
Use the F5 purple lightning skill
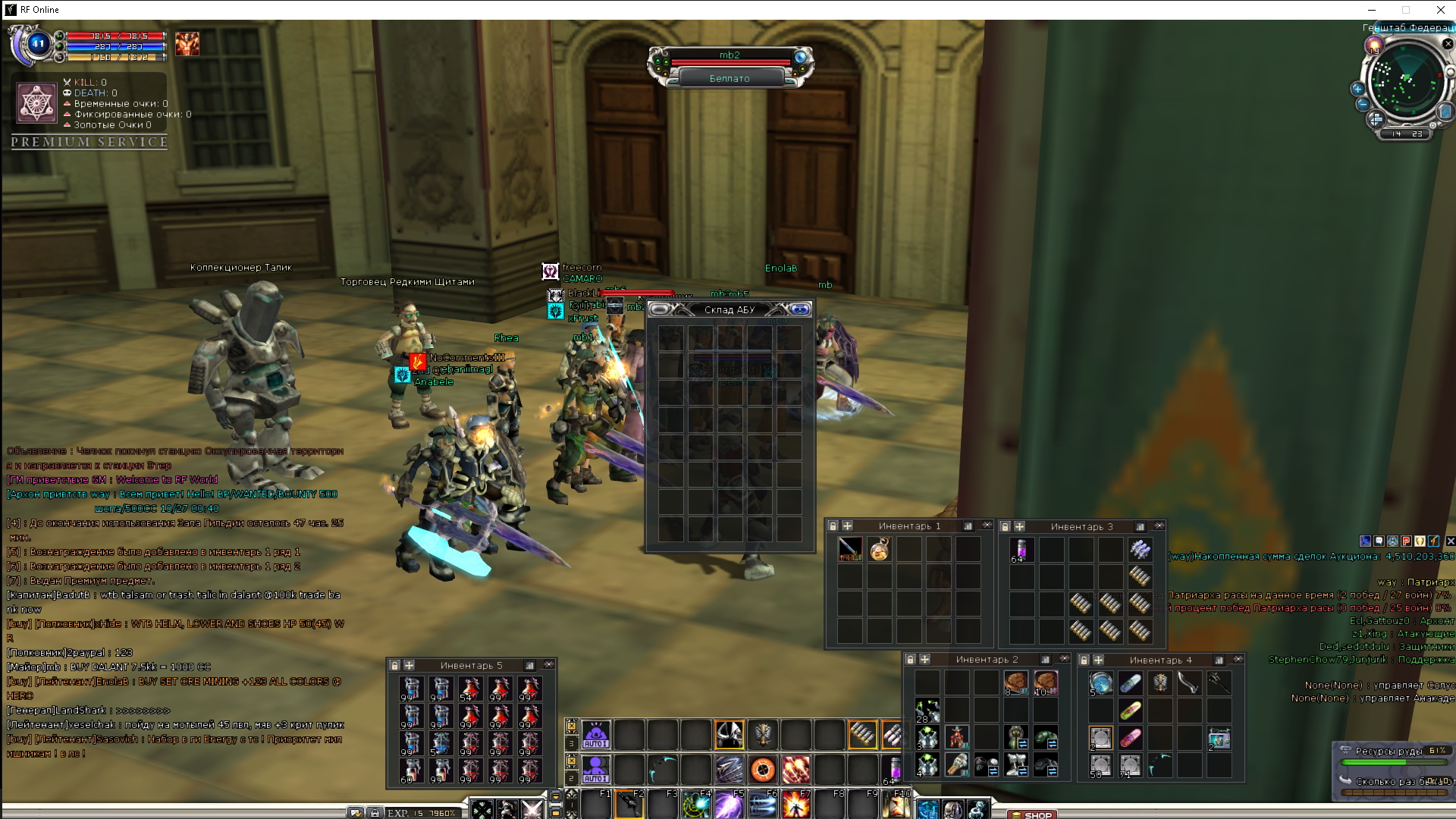click(x=729, y=805)
